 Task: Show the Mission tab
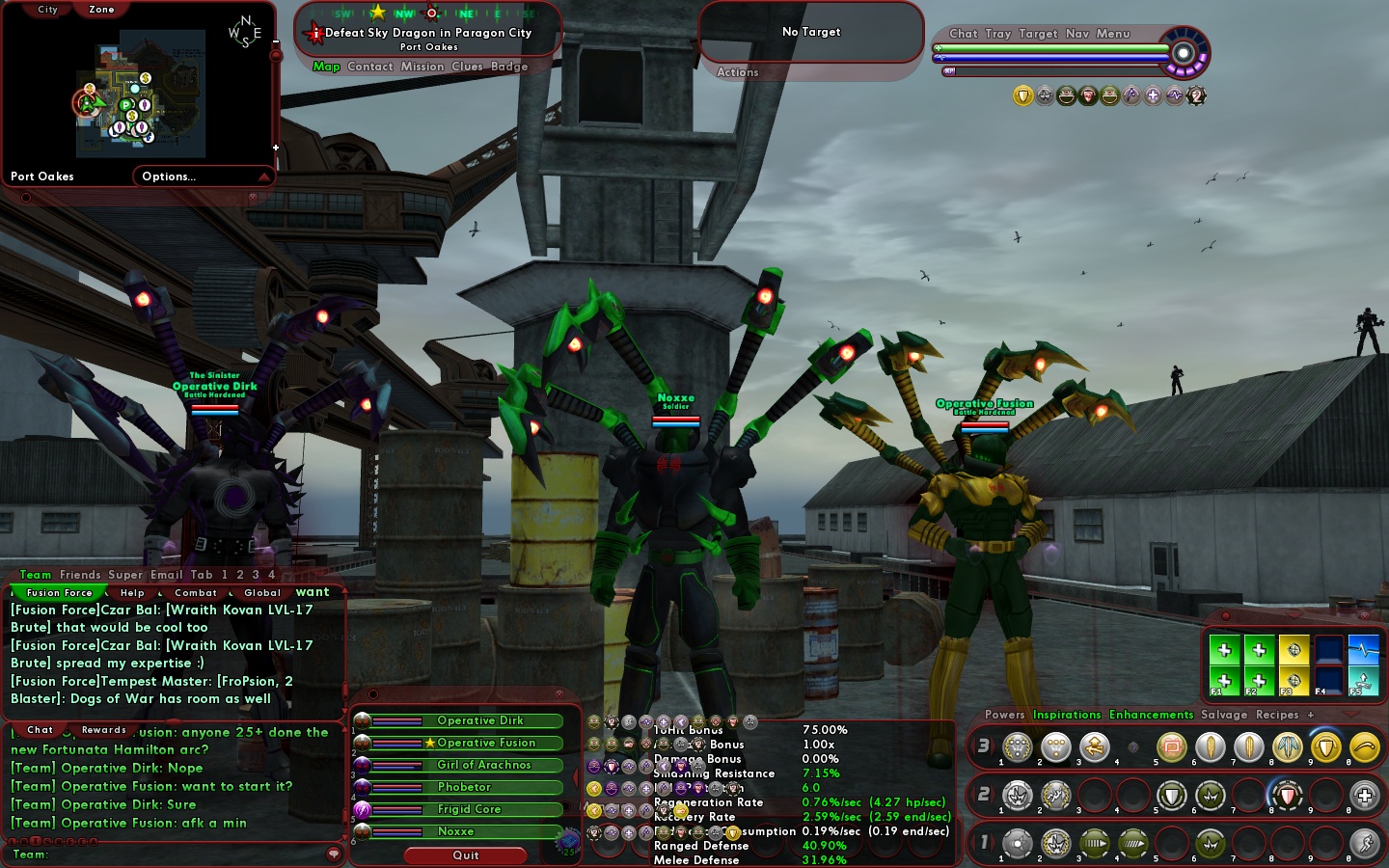(x=422, y=67)
